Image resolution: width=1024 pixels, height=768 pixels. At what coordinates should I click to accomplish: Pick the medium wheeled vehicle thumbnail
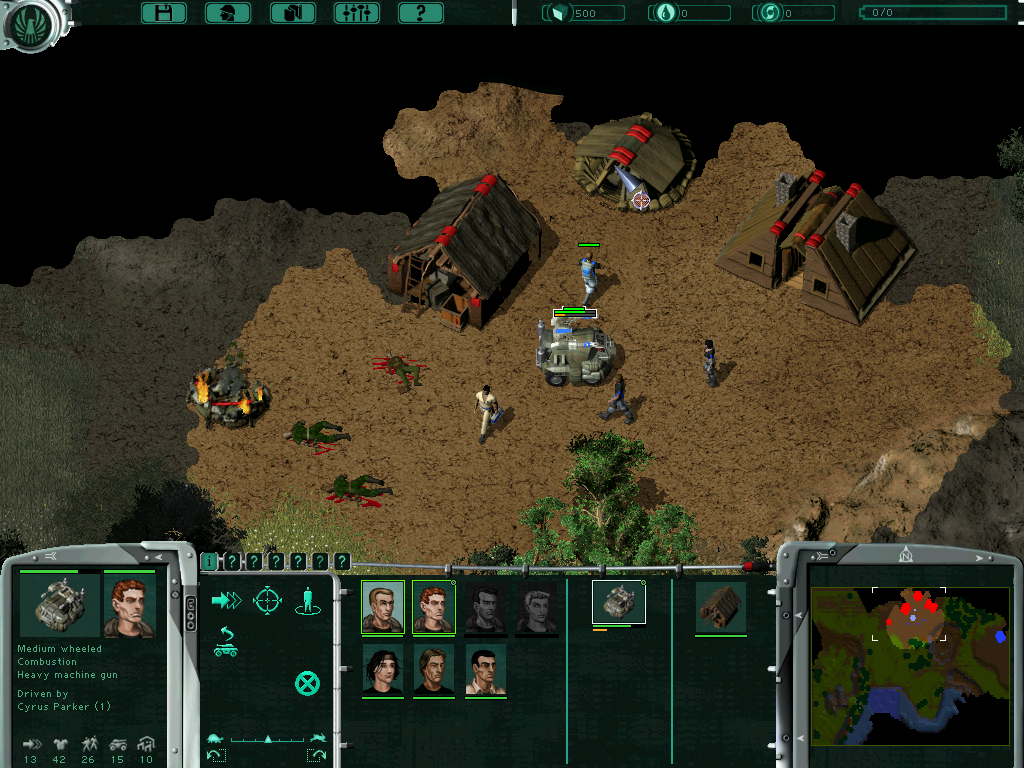(619, 603)
